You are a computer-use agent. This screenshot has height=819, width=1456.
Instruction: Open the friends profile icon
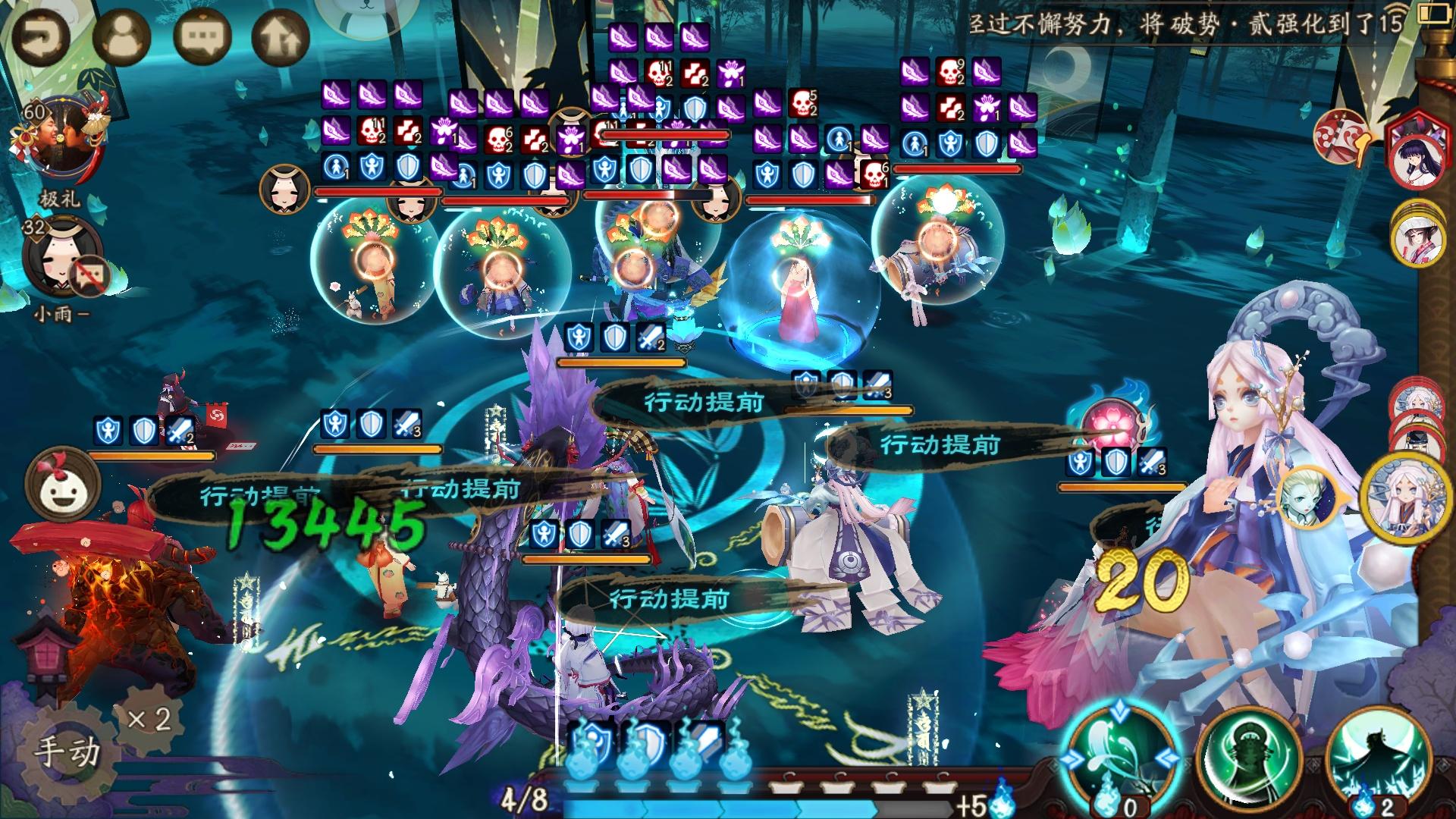click(x=121, y=36)
